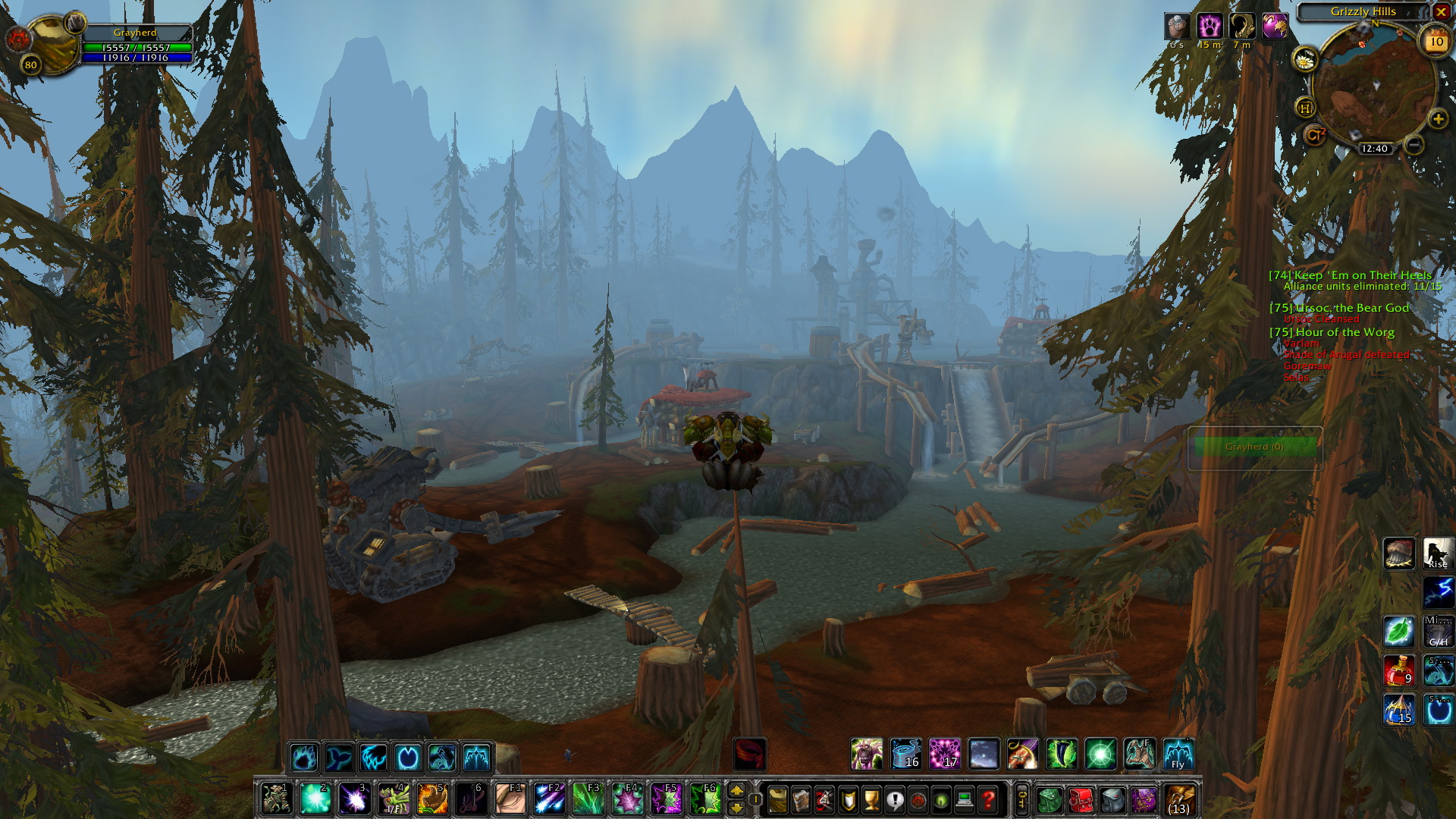
Task: Open the red bag slot
Action: [1080, 799]
